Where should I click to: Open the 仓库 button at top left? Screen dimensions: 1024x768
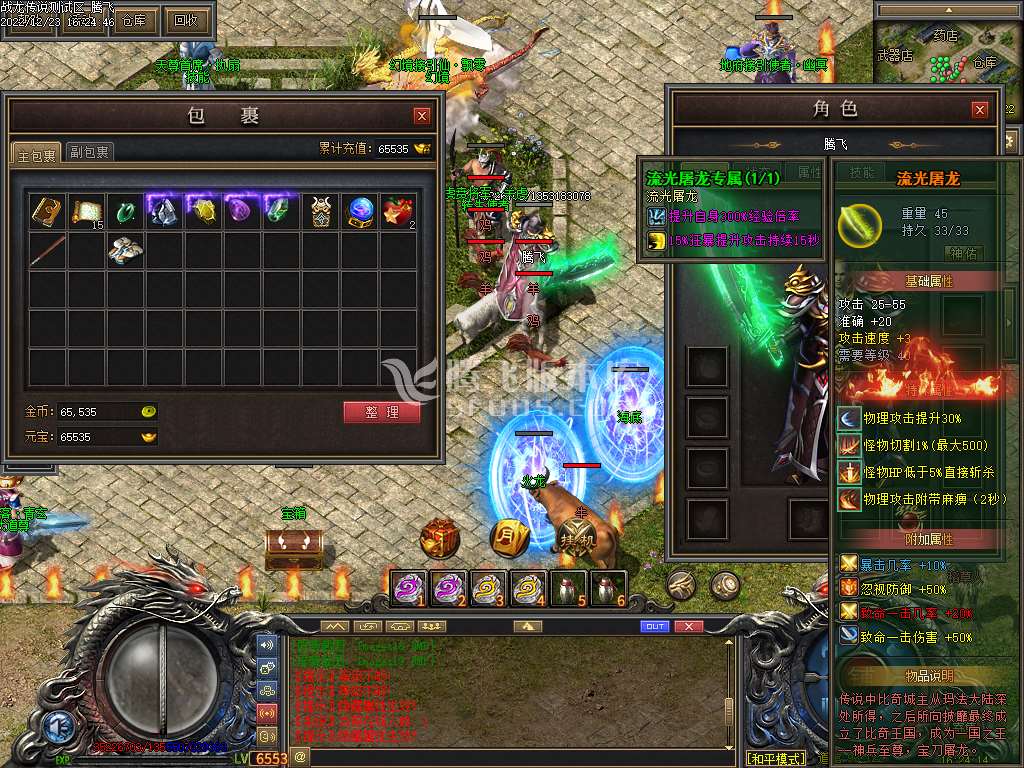[x=134, y=19]
